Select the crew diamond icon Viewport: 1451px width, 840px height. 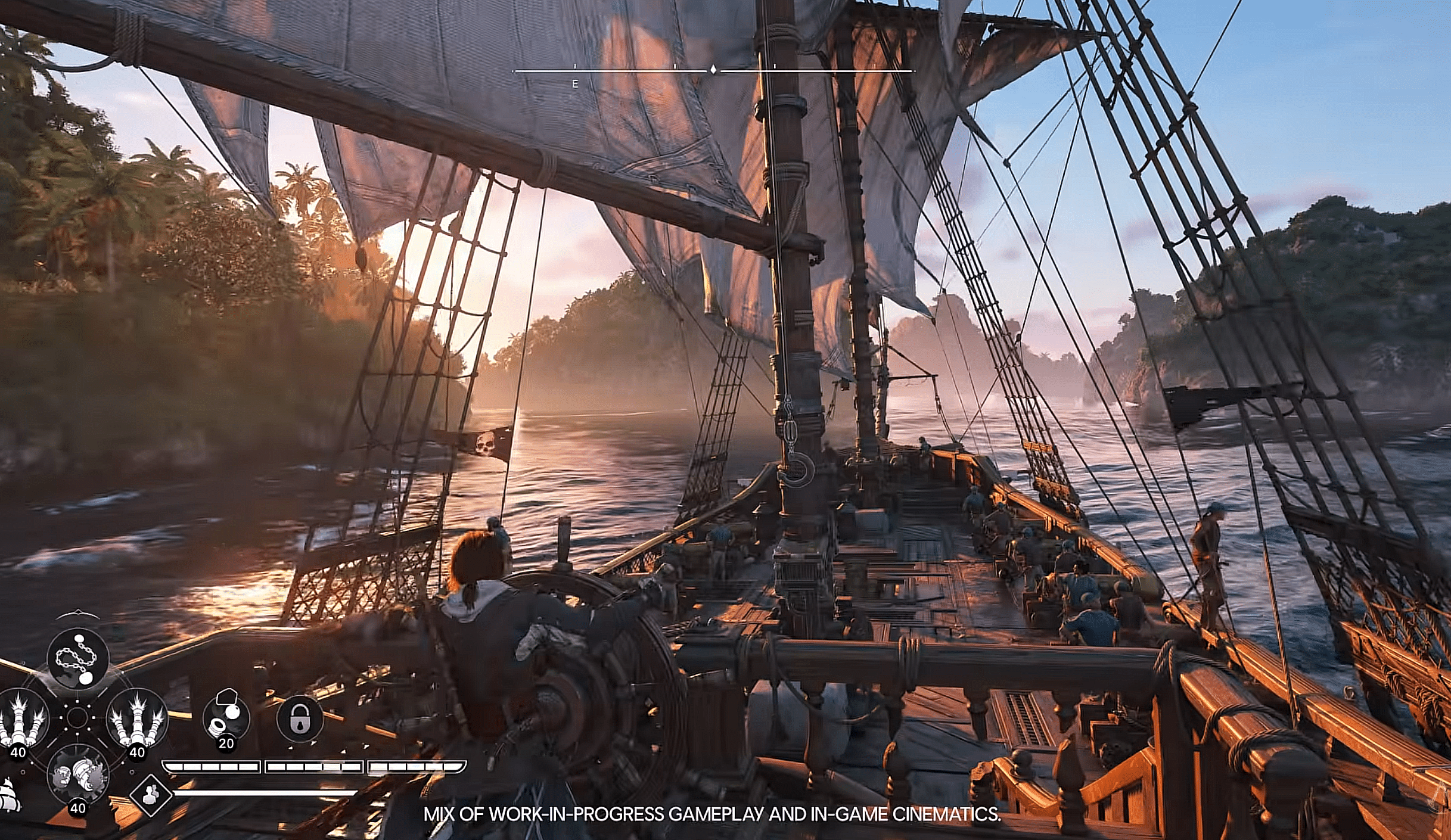pos(151,794)
